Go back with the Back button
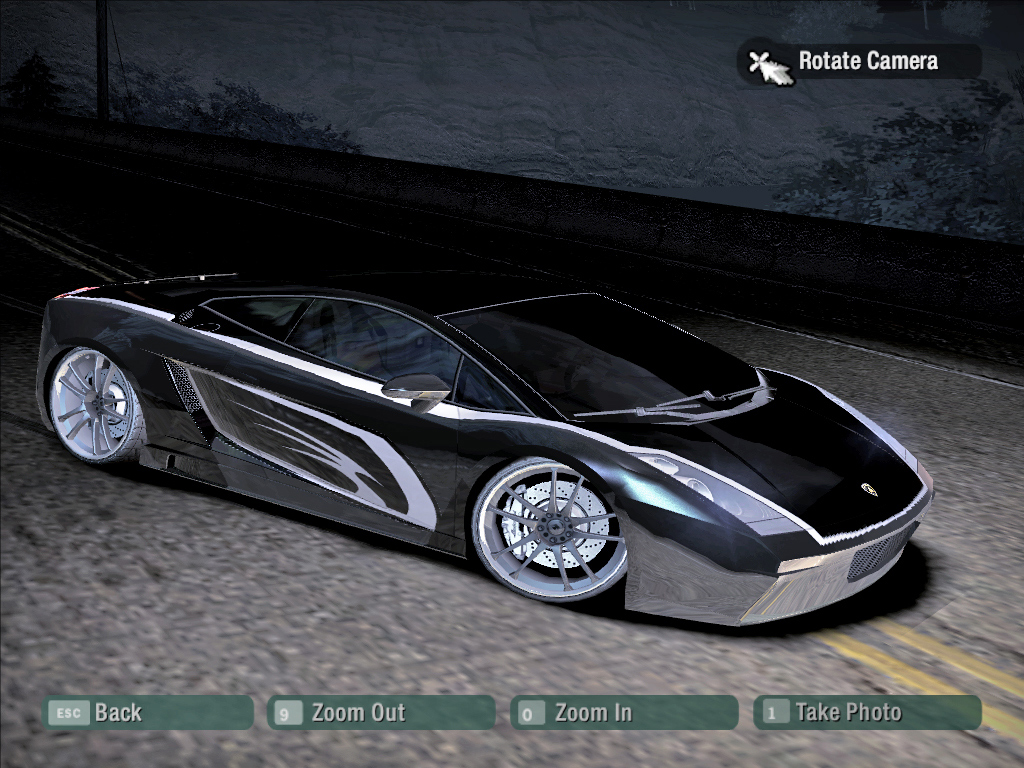This screenshot has height=768, width=1024. point(147,713)
